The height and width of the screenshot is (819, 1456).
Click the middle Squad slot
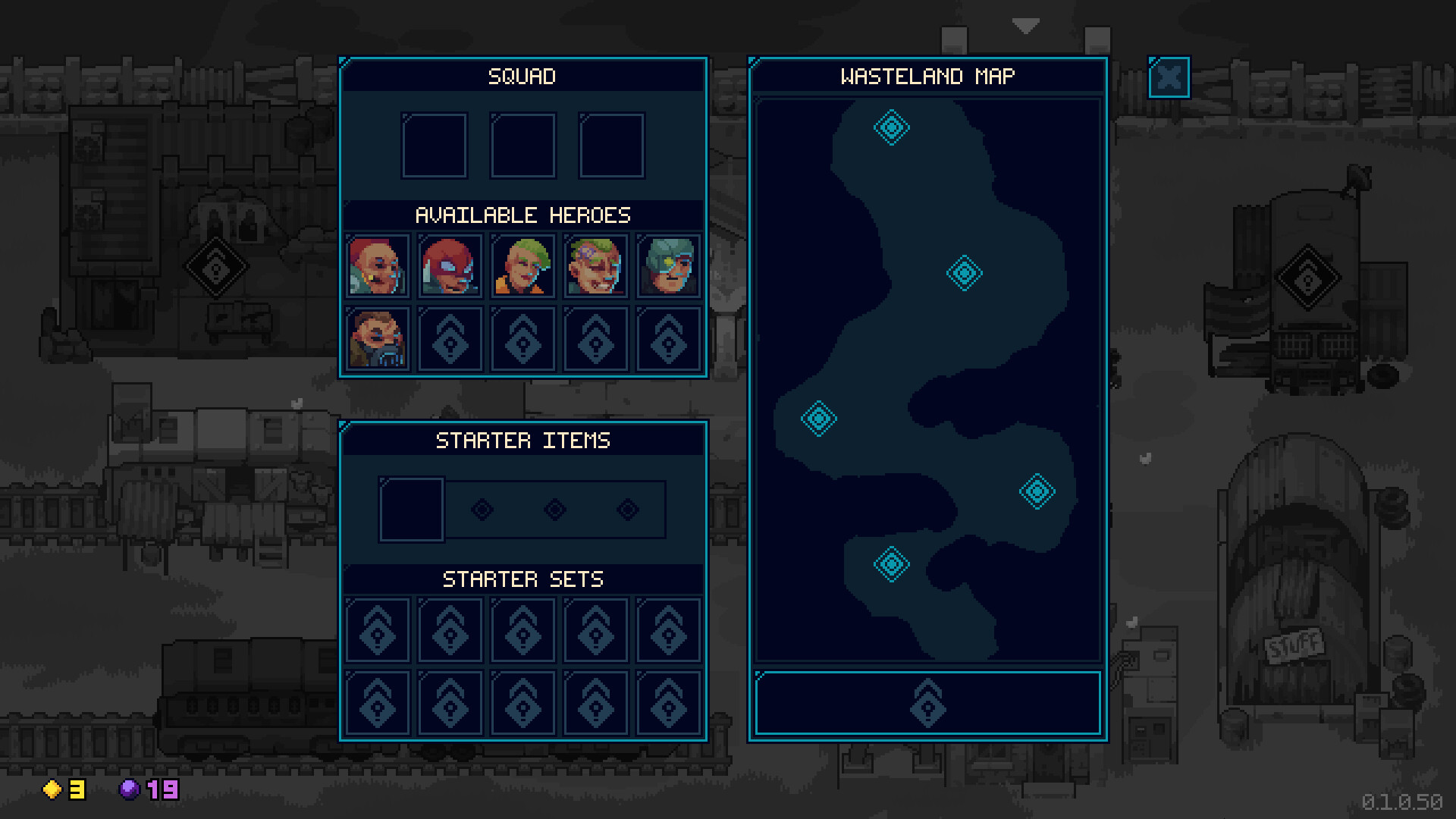click(522, 146)
